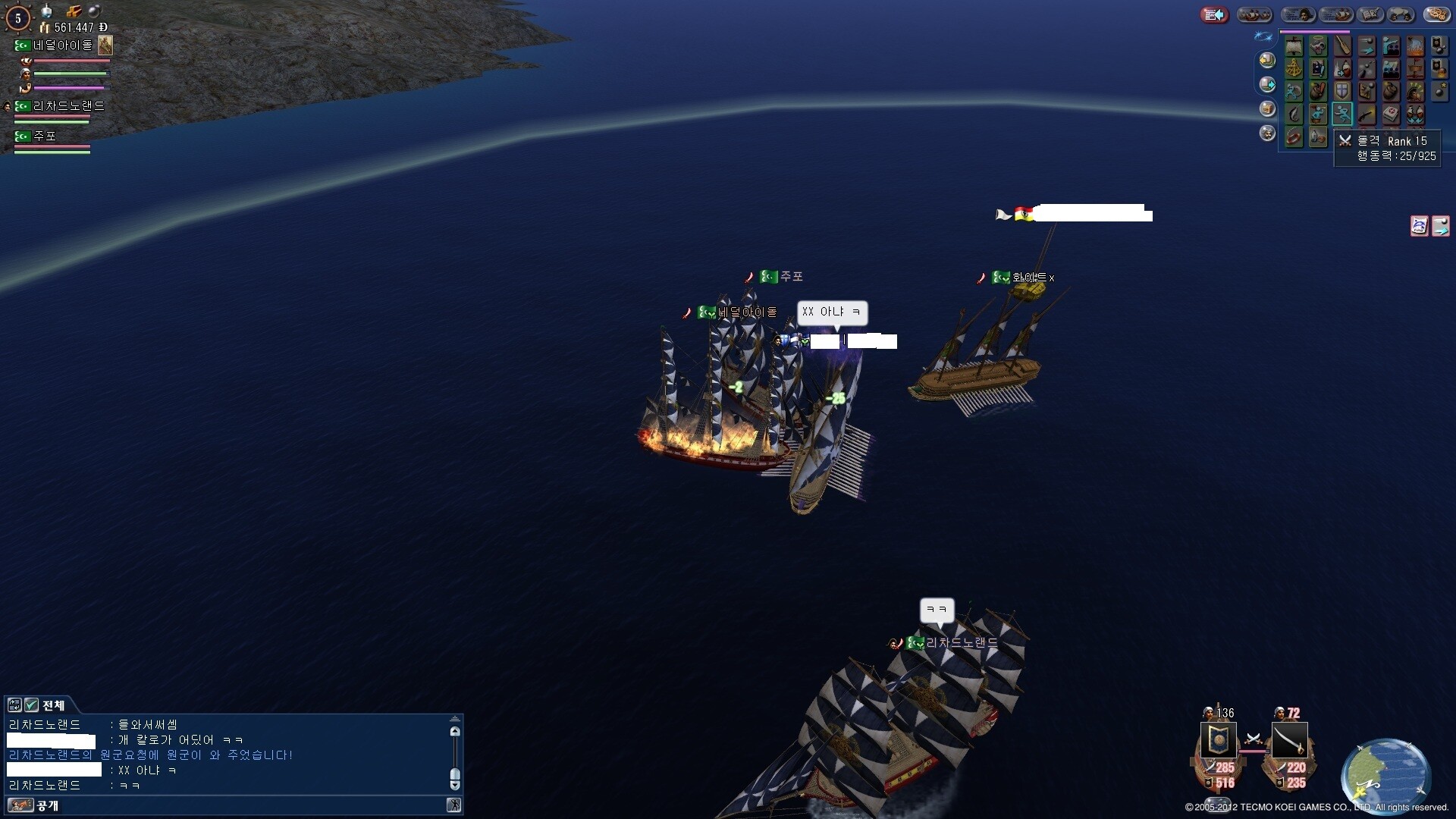1456x819 pixels.
Task: Activate the crusader shield defense skill
Action: [x=1342, y=92]
